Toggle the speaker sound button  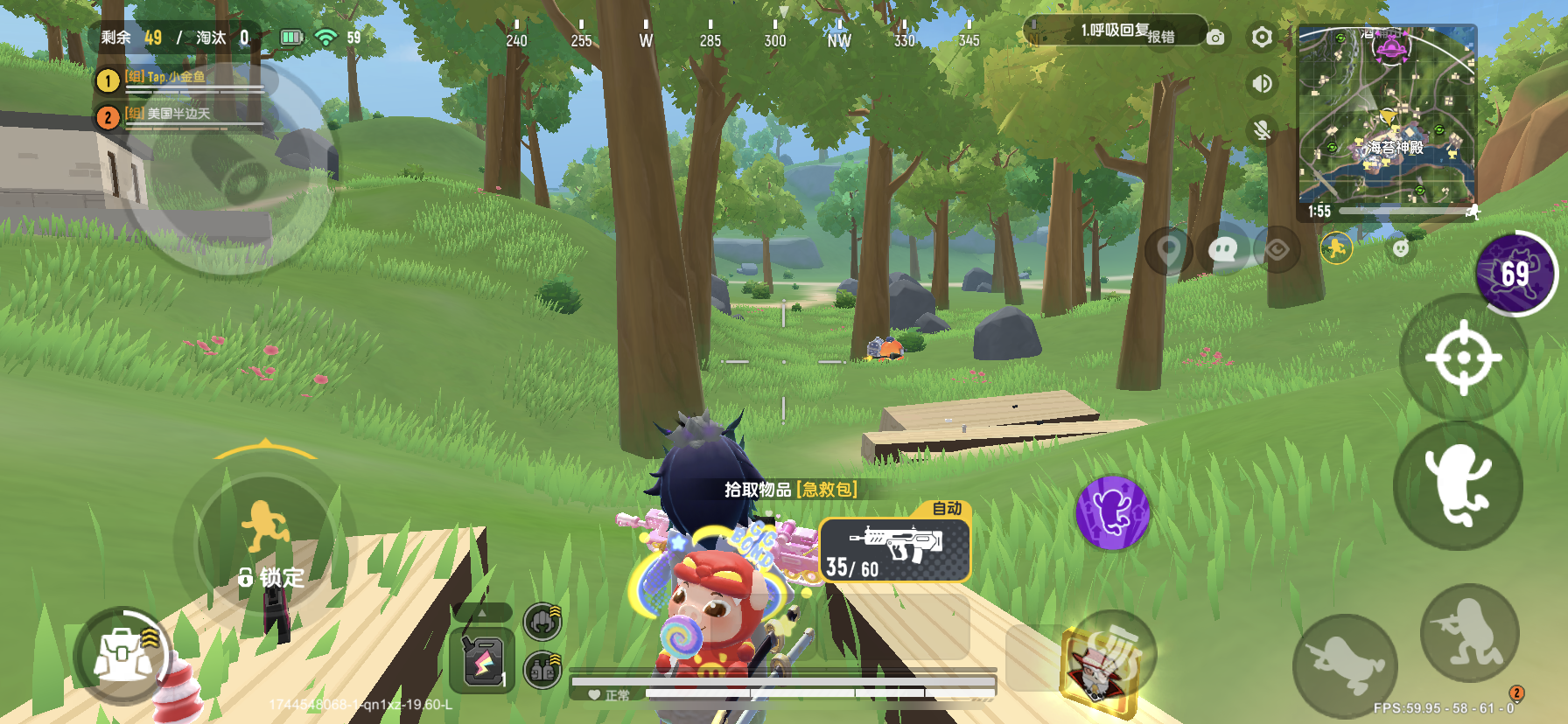[1261, 84]
